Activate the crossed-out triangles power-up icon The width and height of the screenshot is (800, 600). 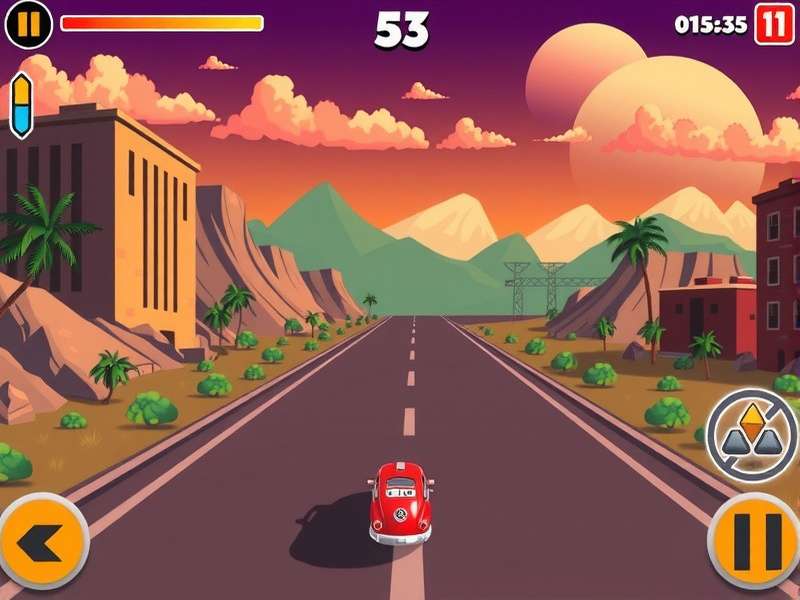coord(752,435)
